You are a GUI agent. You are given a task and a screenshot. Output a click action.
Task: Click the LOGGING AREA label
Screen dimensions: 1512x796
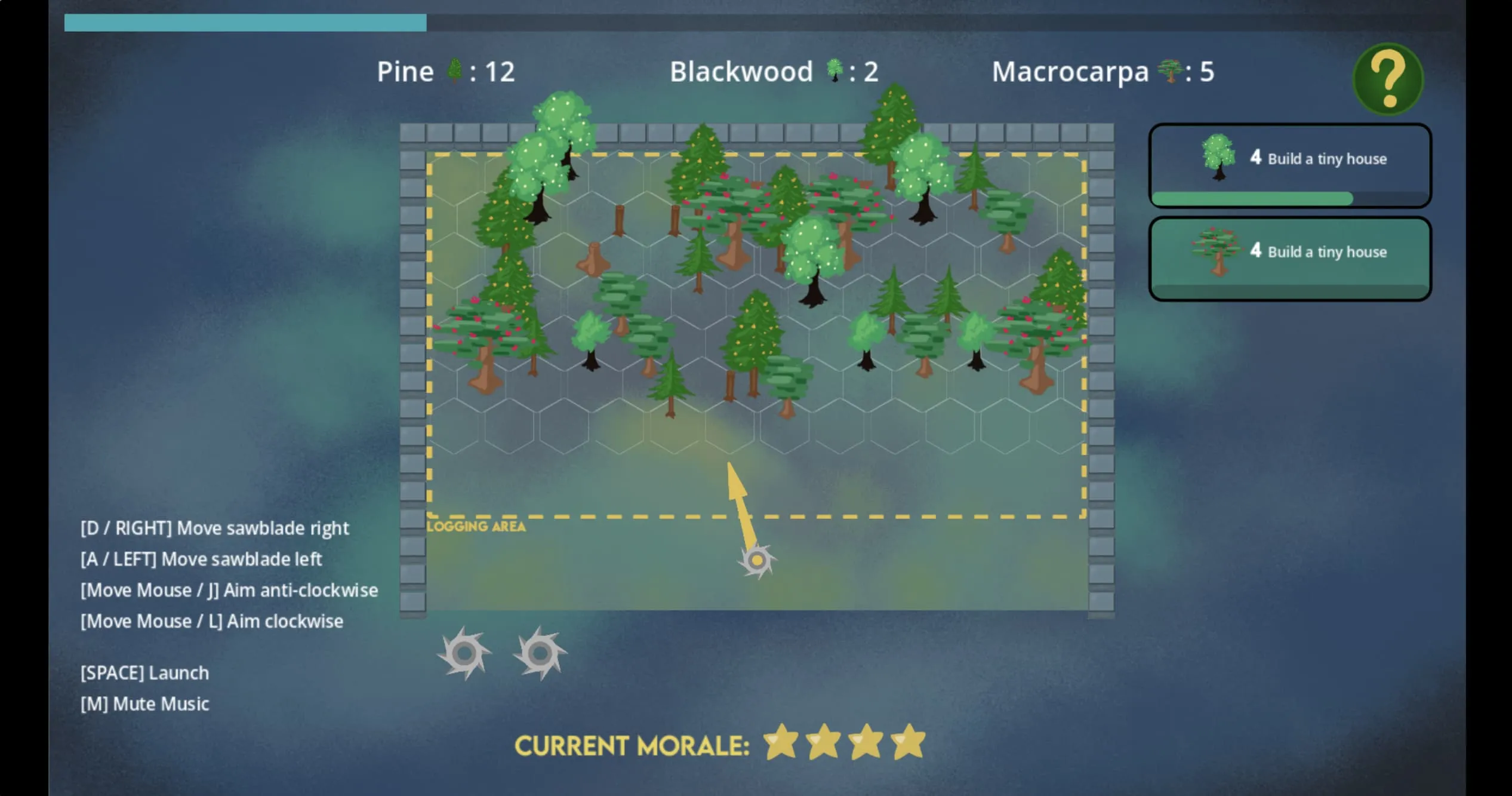[476, 526]
